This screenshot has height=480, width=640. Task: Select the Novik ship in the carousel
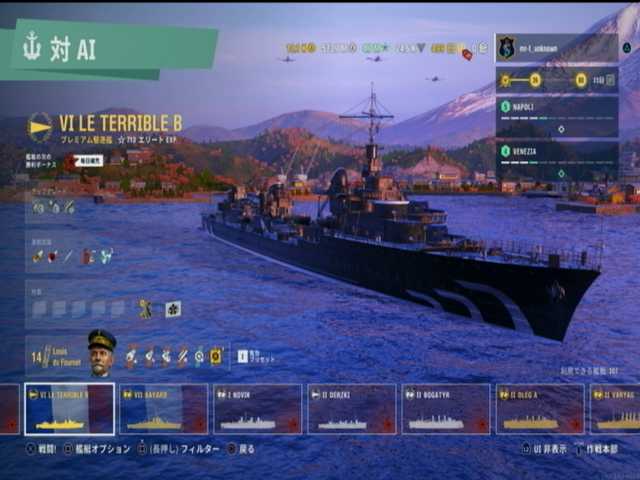pos(257,409)
